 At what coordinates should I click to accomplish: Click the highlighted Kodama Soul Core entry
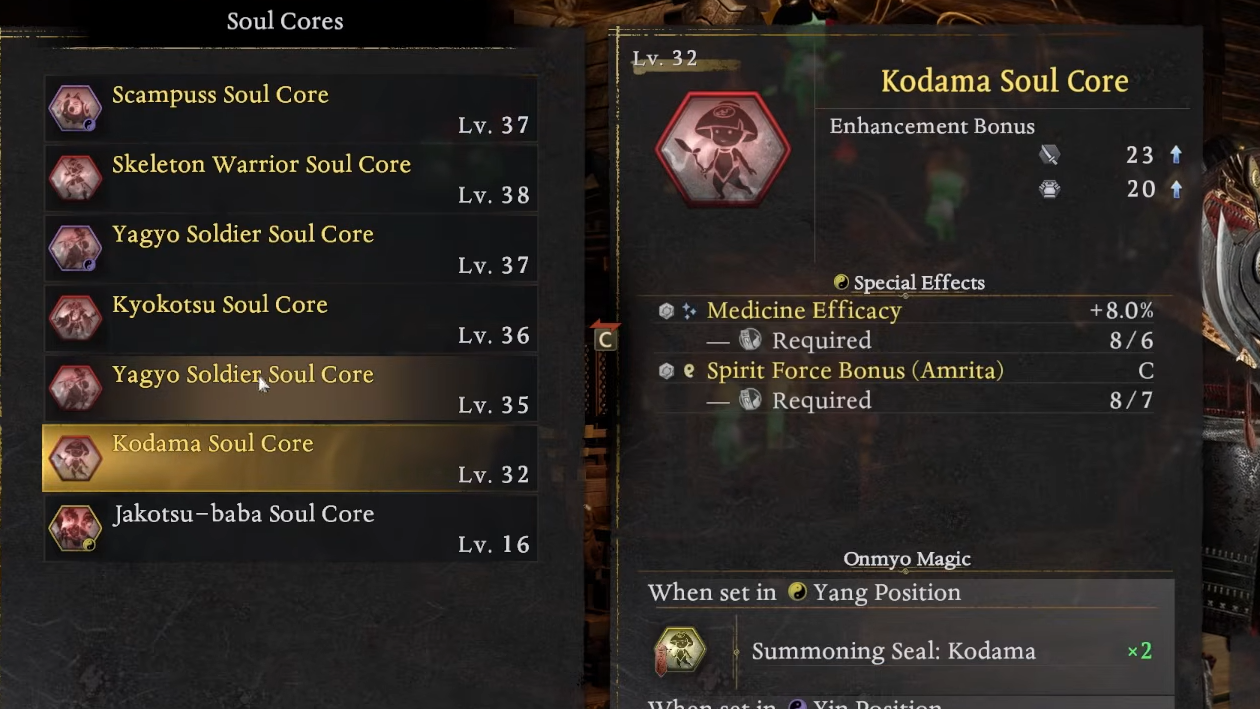point(290,458)
